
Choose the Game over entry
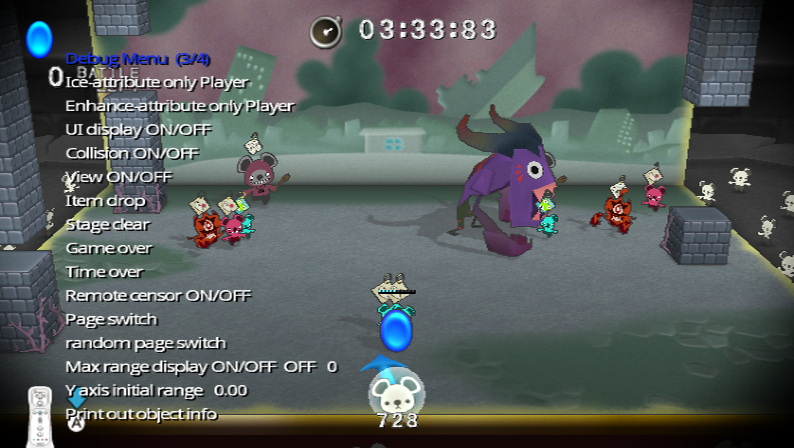pyautogui.click(x=109, y=248)
